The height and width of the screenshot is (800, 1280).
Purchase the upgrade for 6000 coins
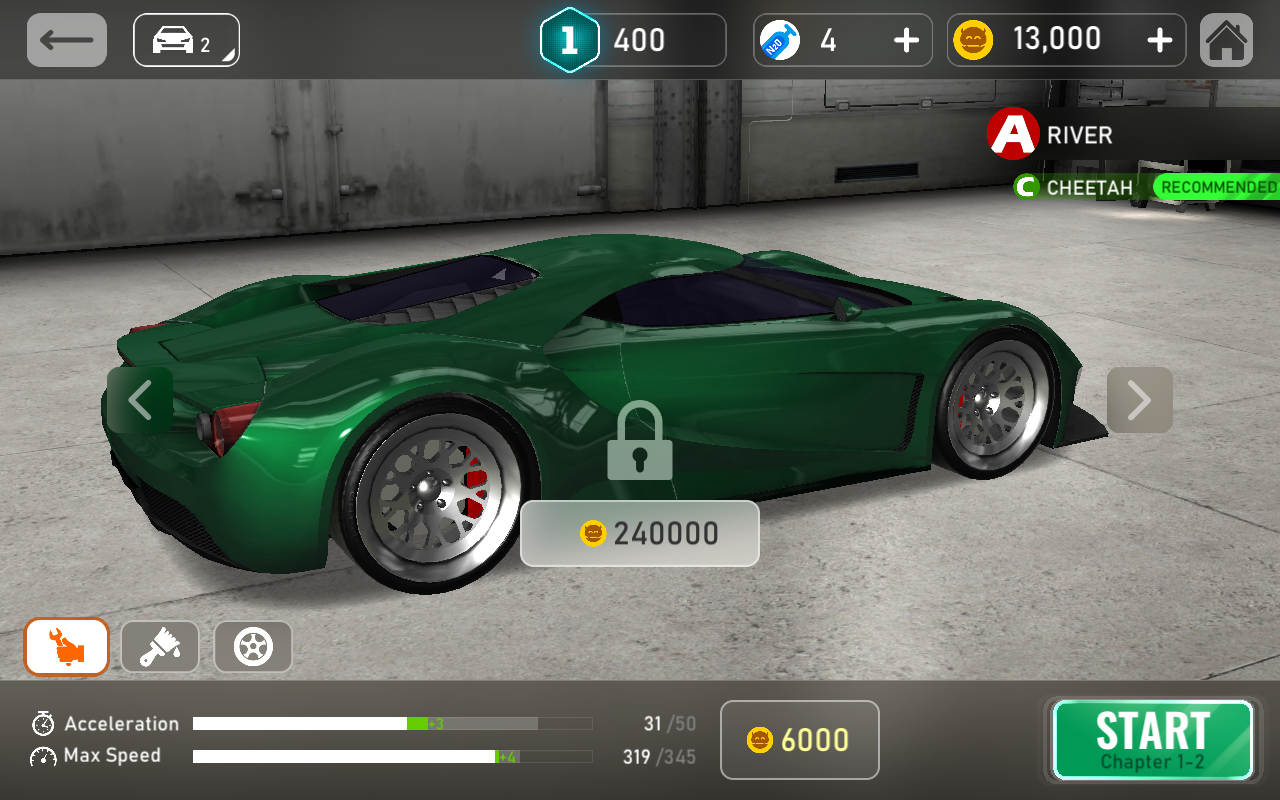point(799,740)
